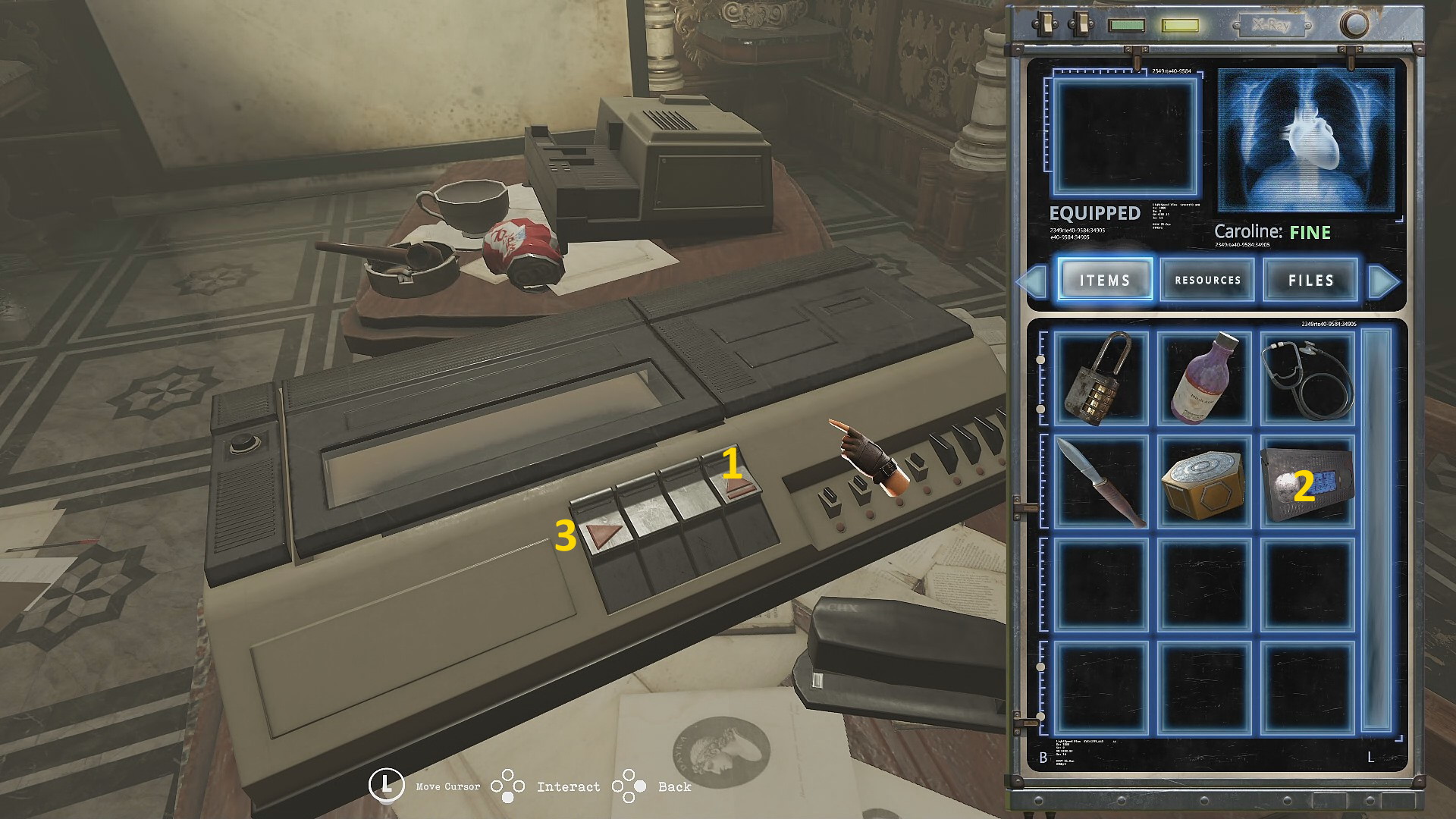The image size is (1456, 819).
Task: Click the empty Equipped item slot
Action: (x=1125, y=136)
